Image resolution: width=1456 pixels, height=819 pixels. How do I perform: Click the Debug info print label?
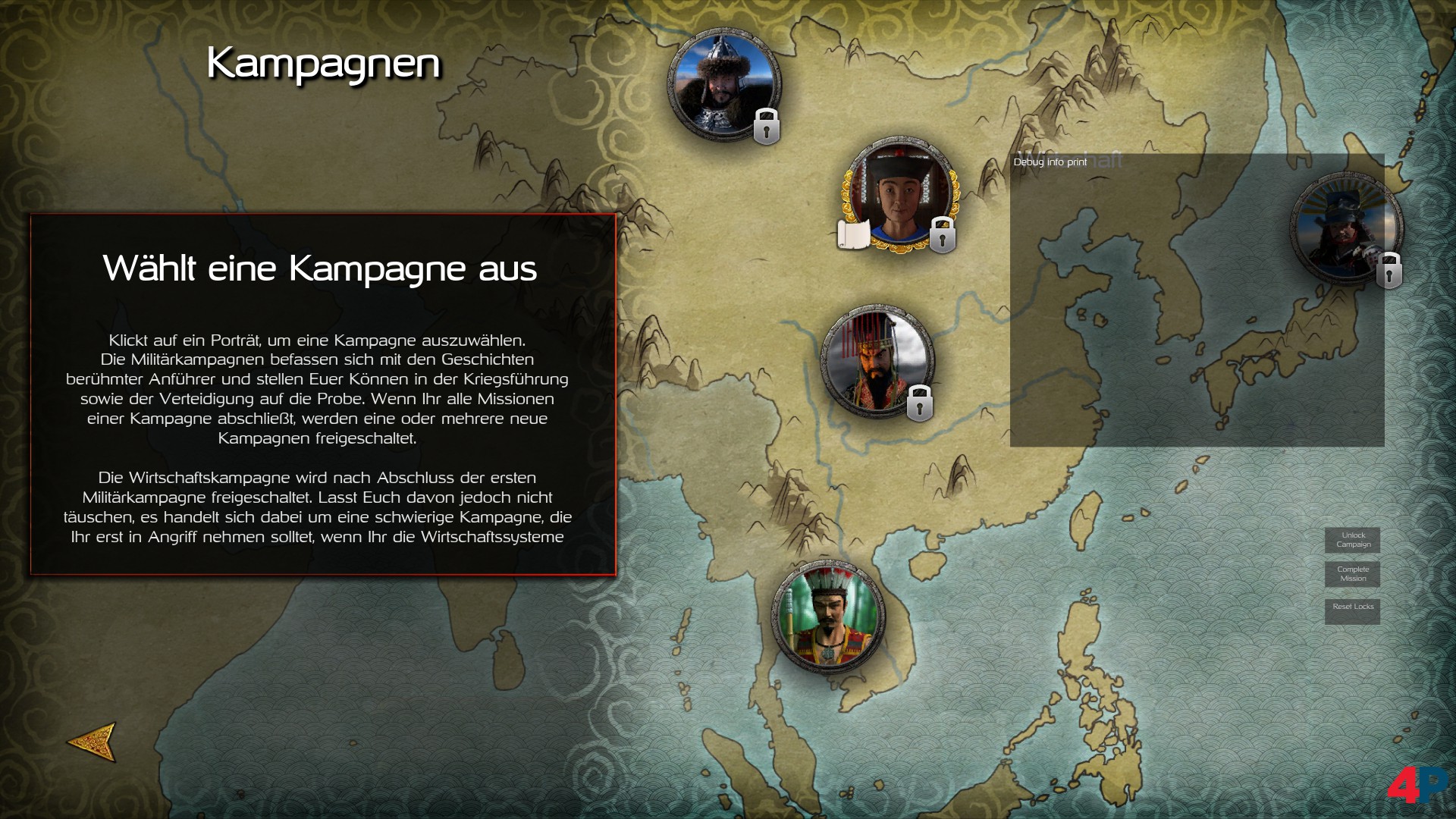(x=1051, y=162)
